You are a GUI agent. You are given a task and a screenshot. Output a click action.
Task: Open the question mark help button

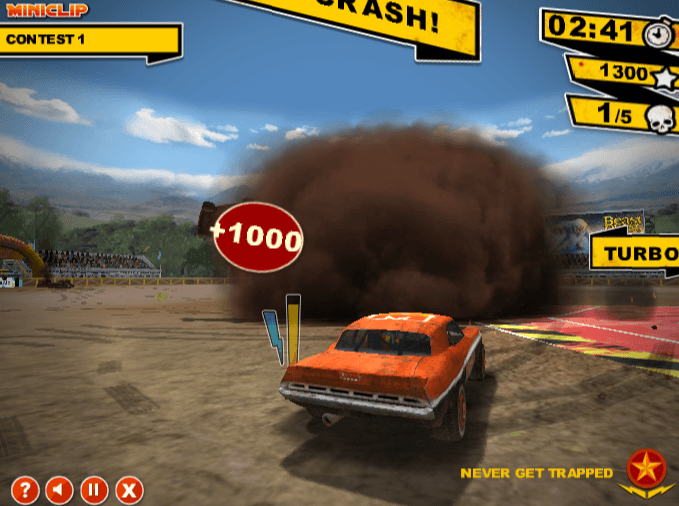(25, 490)
